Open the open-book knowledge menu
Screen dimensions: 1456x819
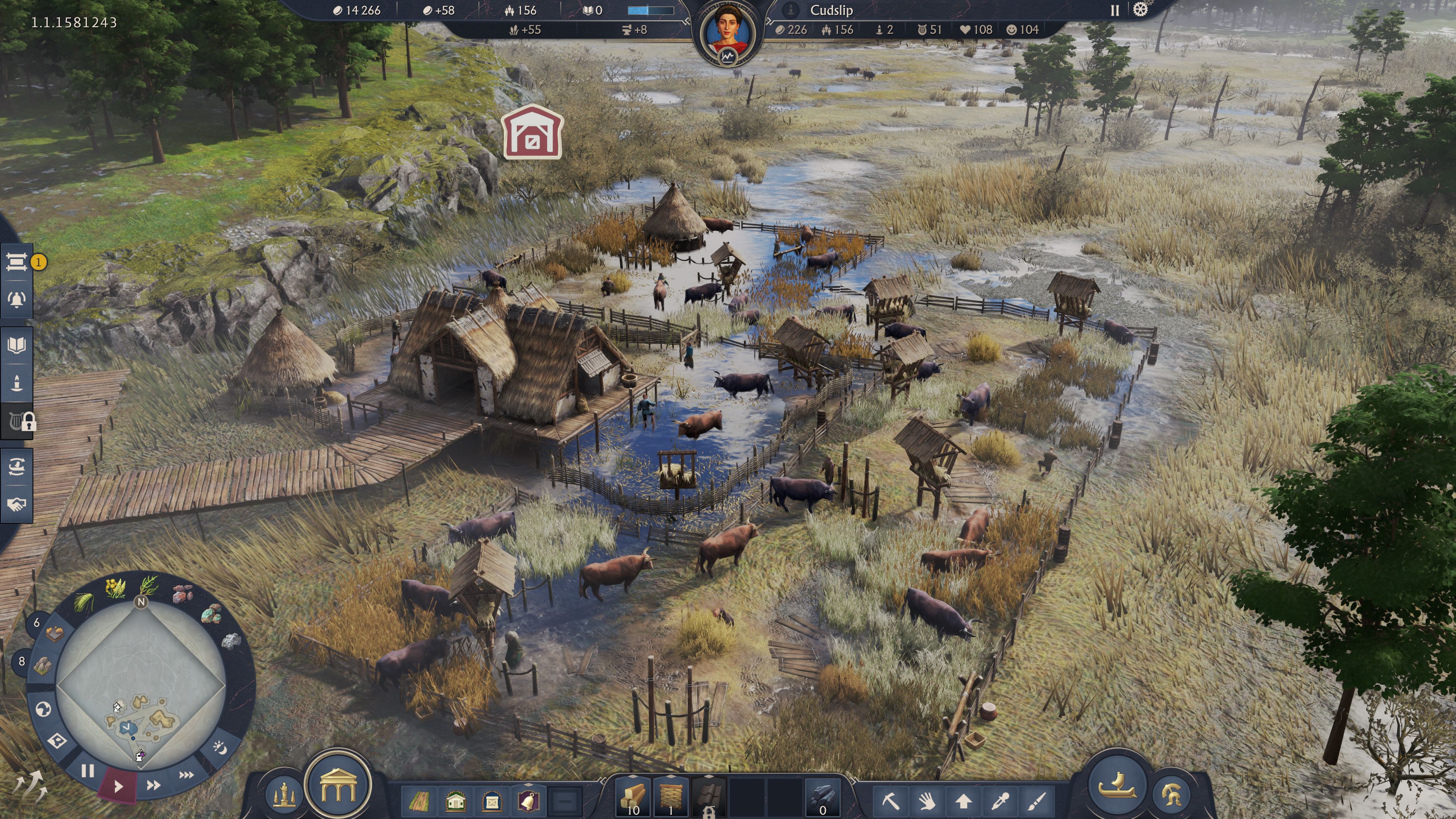pyautogui.click(x=17, y=345)
